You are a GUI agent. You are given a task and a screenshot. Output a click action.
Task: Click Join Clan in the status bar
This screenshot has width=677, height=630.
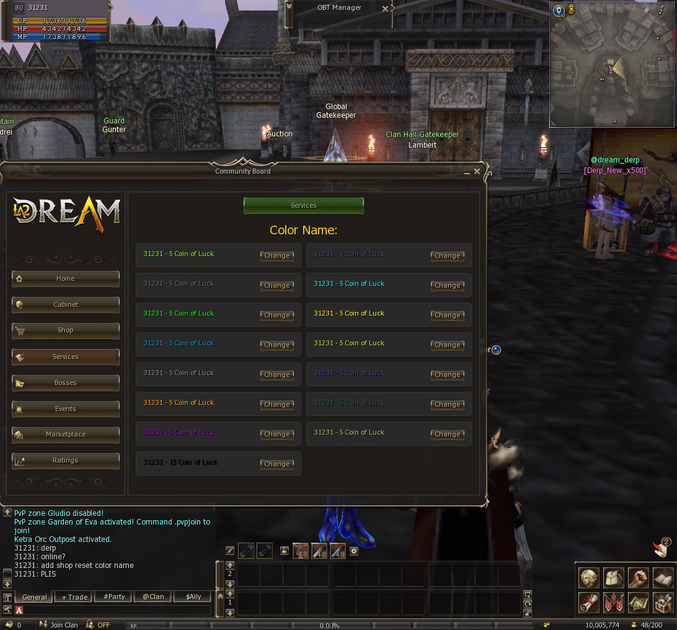(x=57, y=625)
